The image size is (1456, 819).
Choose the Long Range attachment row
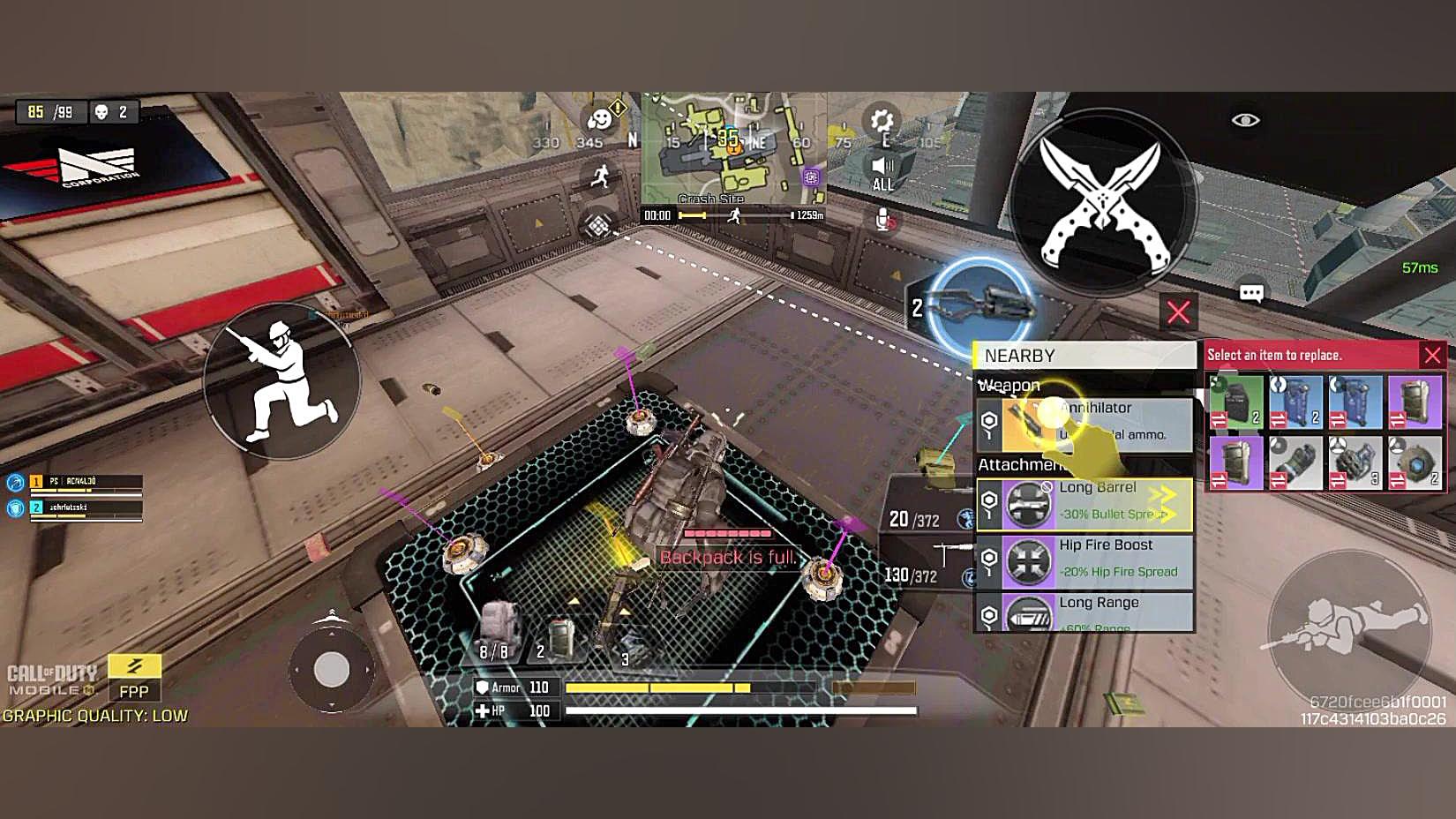coord(1084,612)
